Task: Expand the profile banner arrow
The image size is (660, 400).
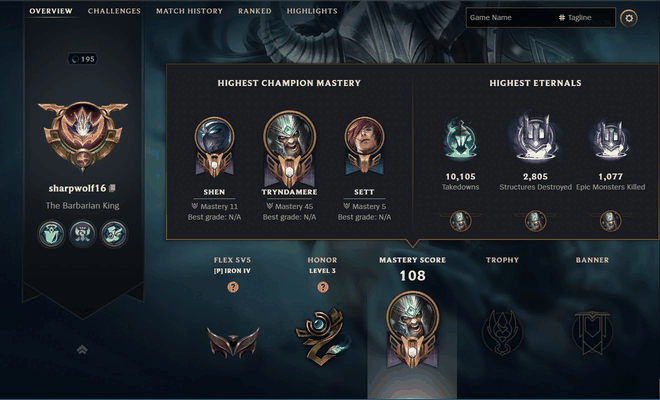Action: tap(82, 349)
